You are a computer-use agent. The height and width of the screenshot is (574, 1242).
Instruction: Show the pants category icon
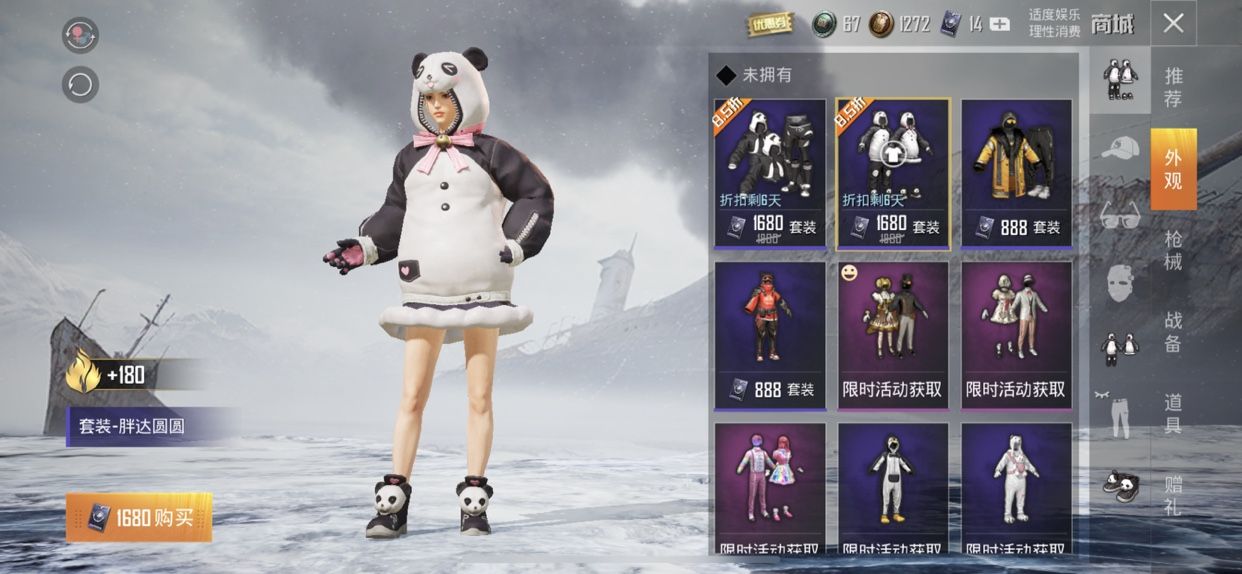[x=1119, y=413]
